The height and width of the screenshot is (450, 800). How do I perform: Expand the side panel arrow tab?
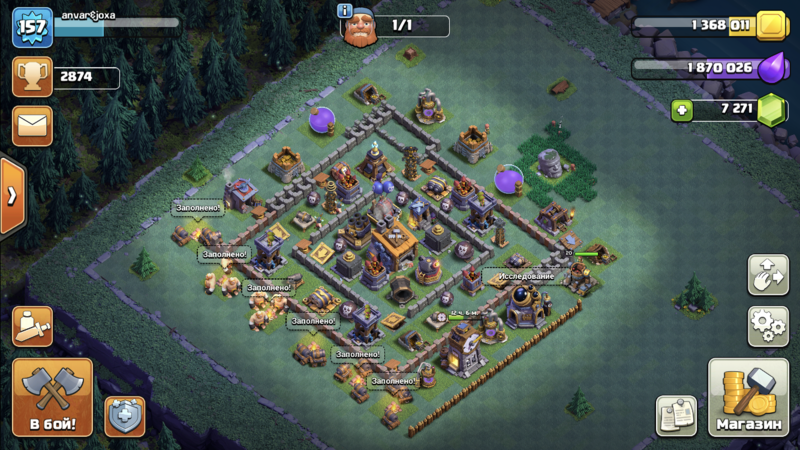point(11,196)
